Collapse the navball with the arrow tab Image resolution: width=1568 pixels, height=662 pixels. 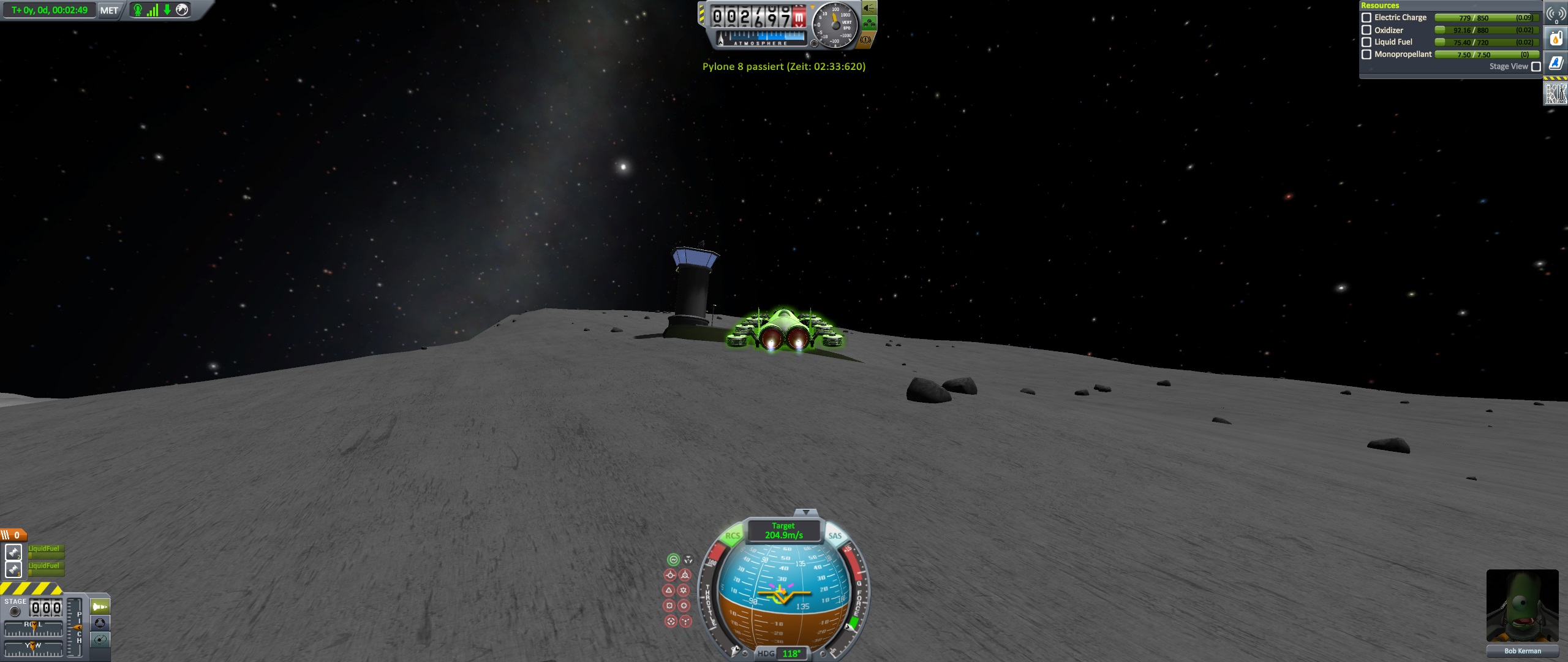(805, 512)
